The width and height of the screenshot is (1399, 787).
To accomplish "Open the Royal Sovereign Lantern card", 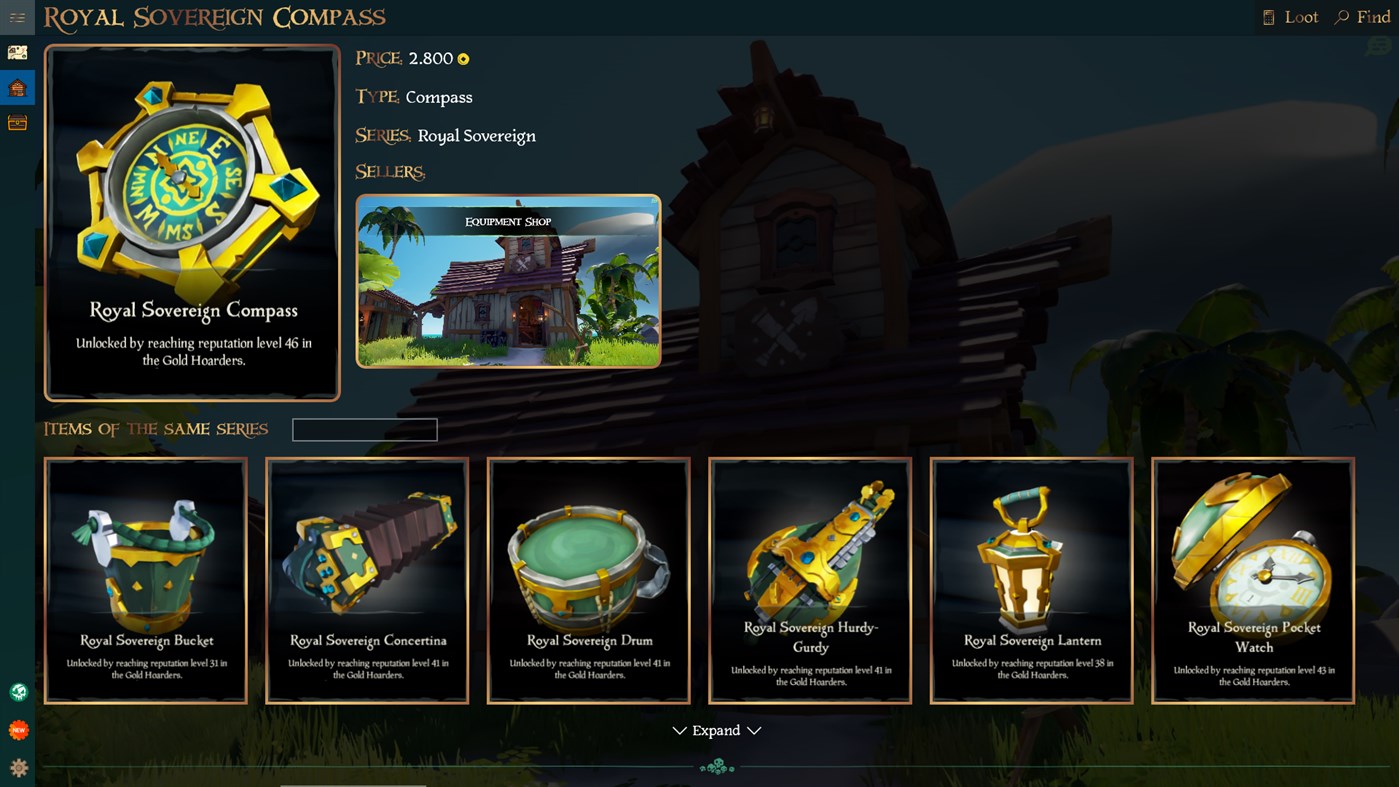I will [x=1031, y=580].
